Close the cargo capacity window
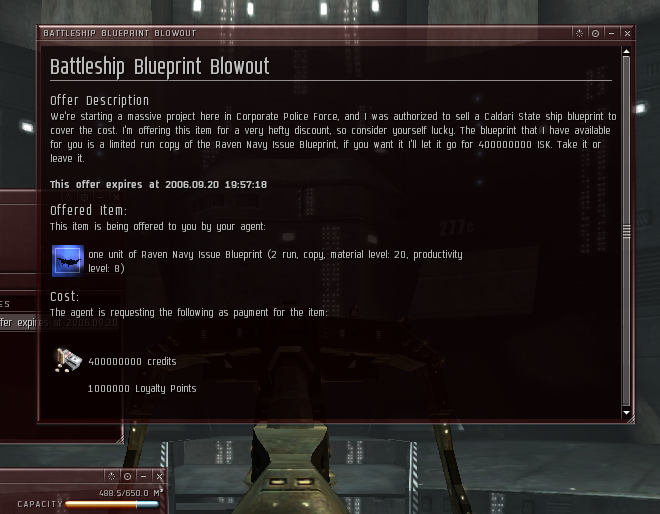This screenshot has width=660, height=514. 159,477
